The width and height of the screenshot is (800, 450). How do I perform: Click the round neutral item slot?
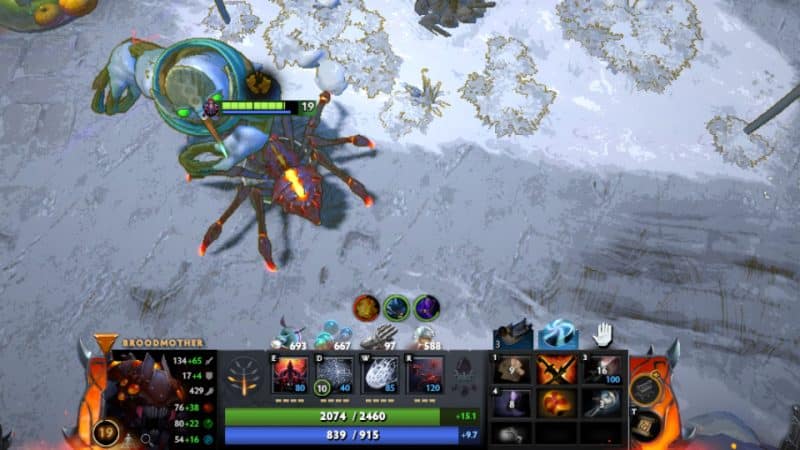point(646,386)
